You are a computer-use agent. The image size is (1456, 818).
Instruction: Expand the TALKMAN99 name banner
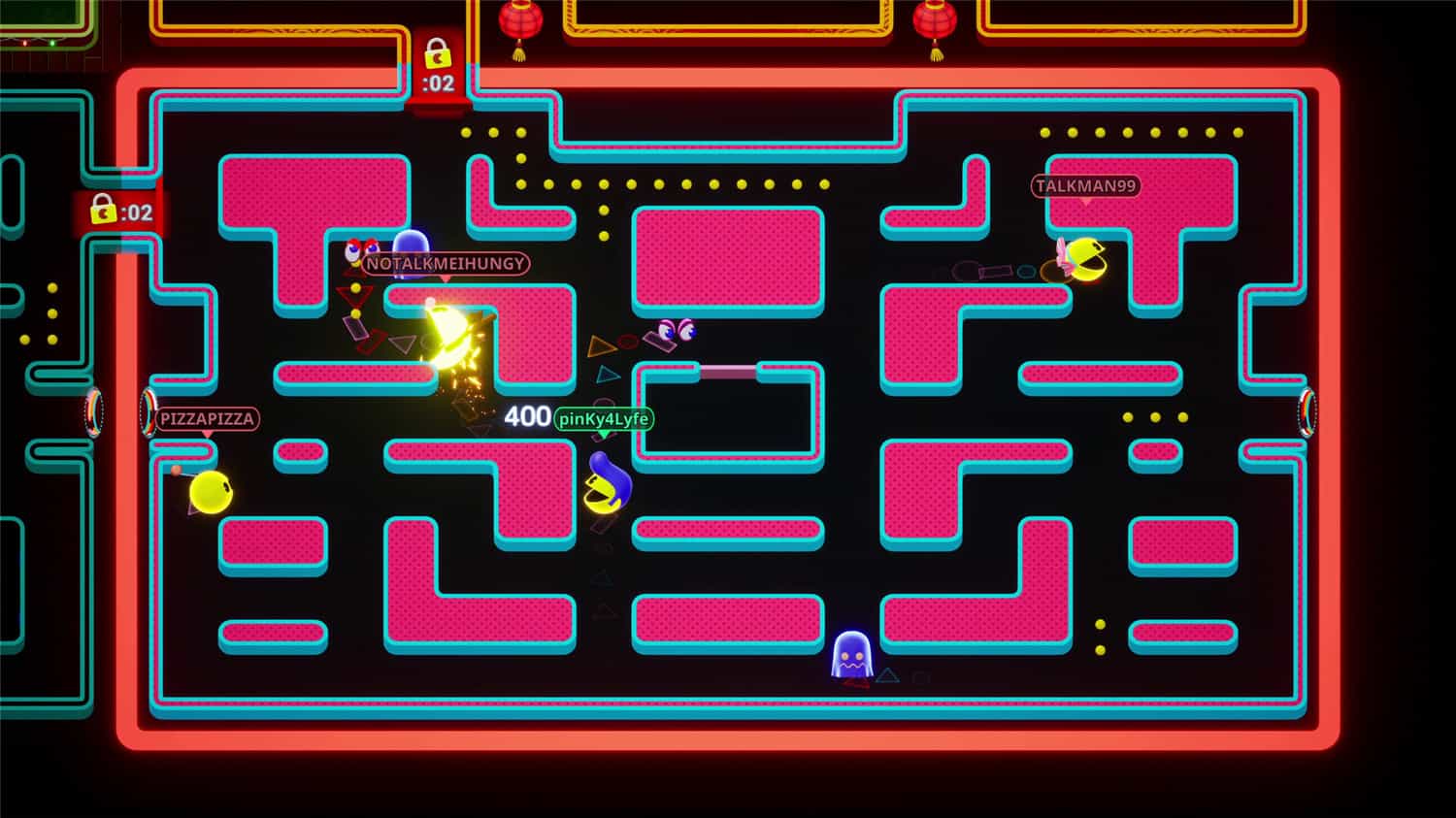click(x=1084, y=186)
